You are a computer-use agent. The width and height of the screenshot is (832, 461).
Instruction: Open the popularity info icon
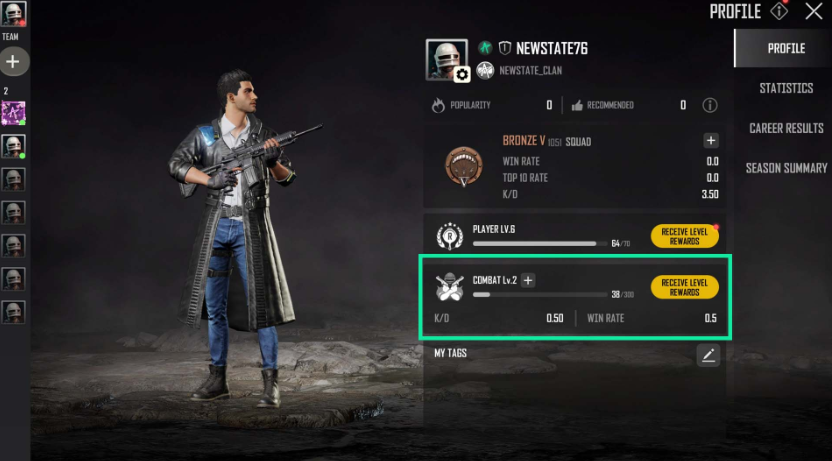point(710,105)
